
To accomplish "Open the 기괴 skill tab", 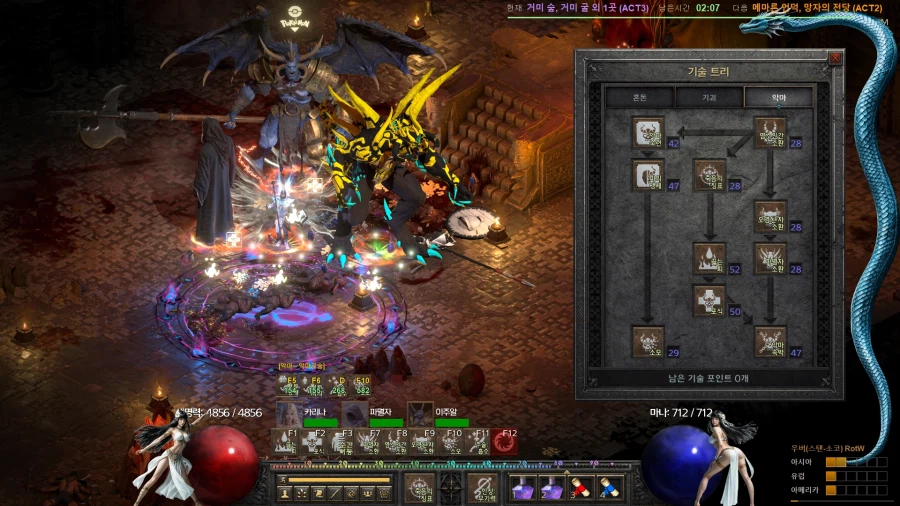I will click(x=709, y=98).
